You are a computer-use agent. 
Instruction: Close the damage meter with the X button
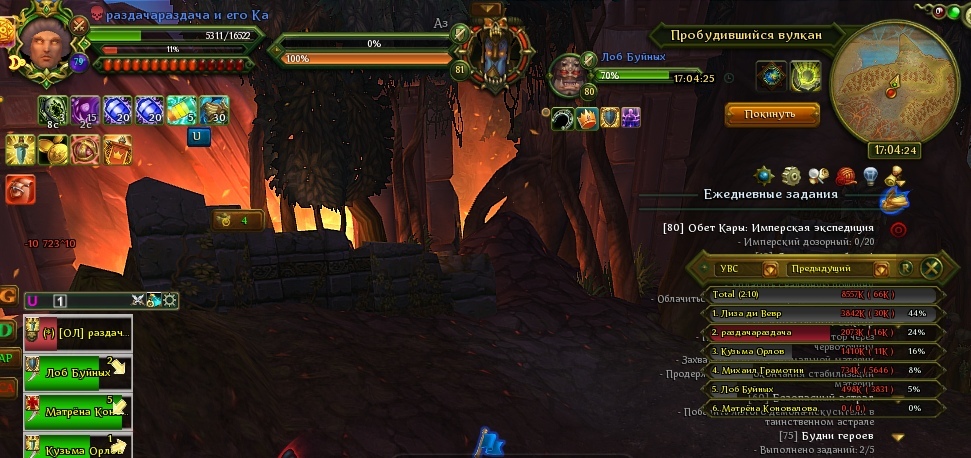click(x=931, y=268)
